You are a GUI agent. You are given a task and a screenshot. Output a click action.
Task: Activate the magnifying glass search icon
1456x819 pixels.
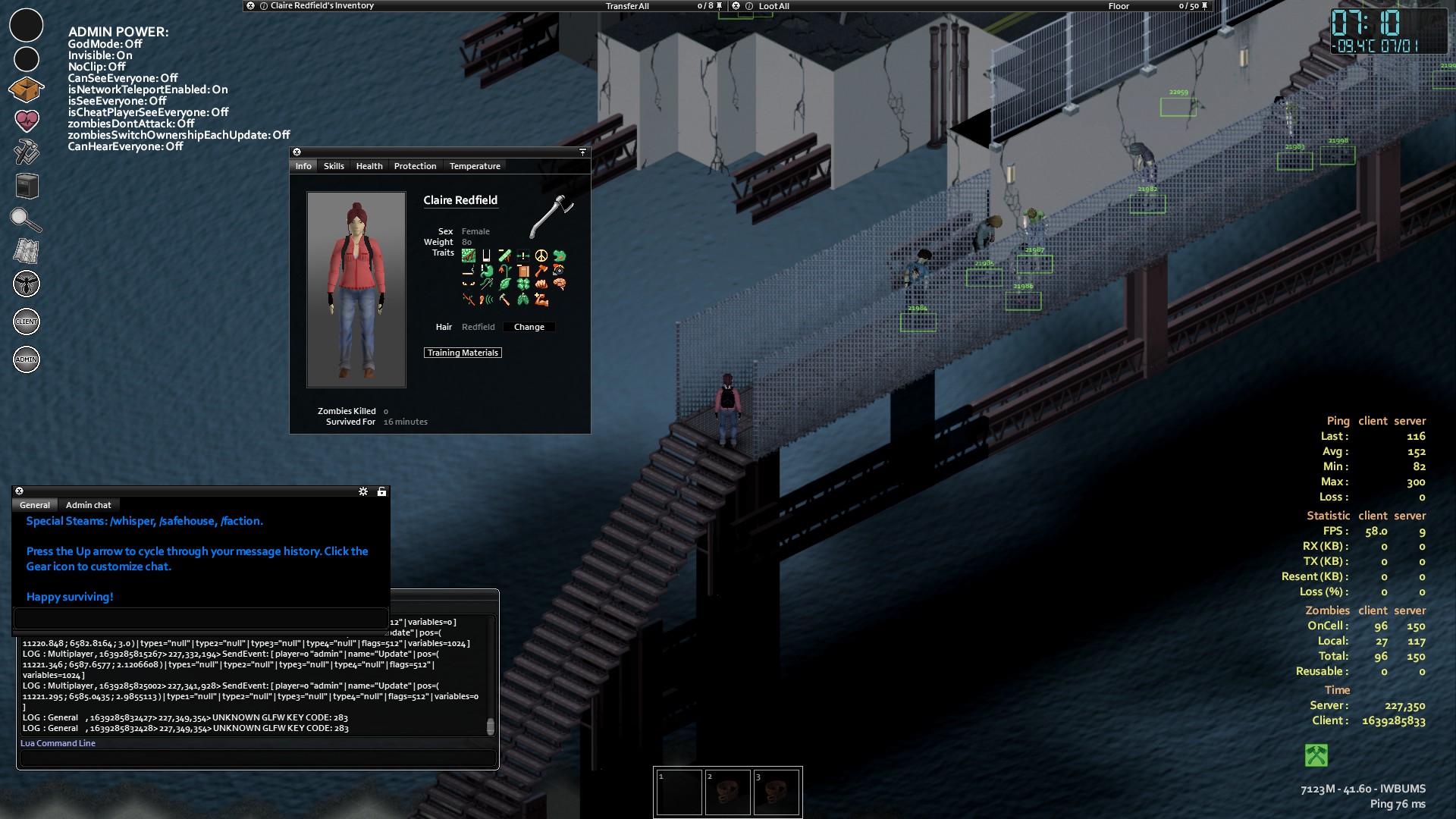[26, 220]
